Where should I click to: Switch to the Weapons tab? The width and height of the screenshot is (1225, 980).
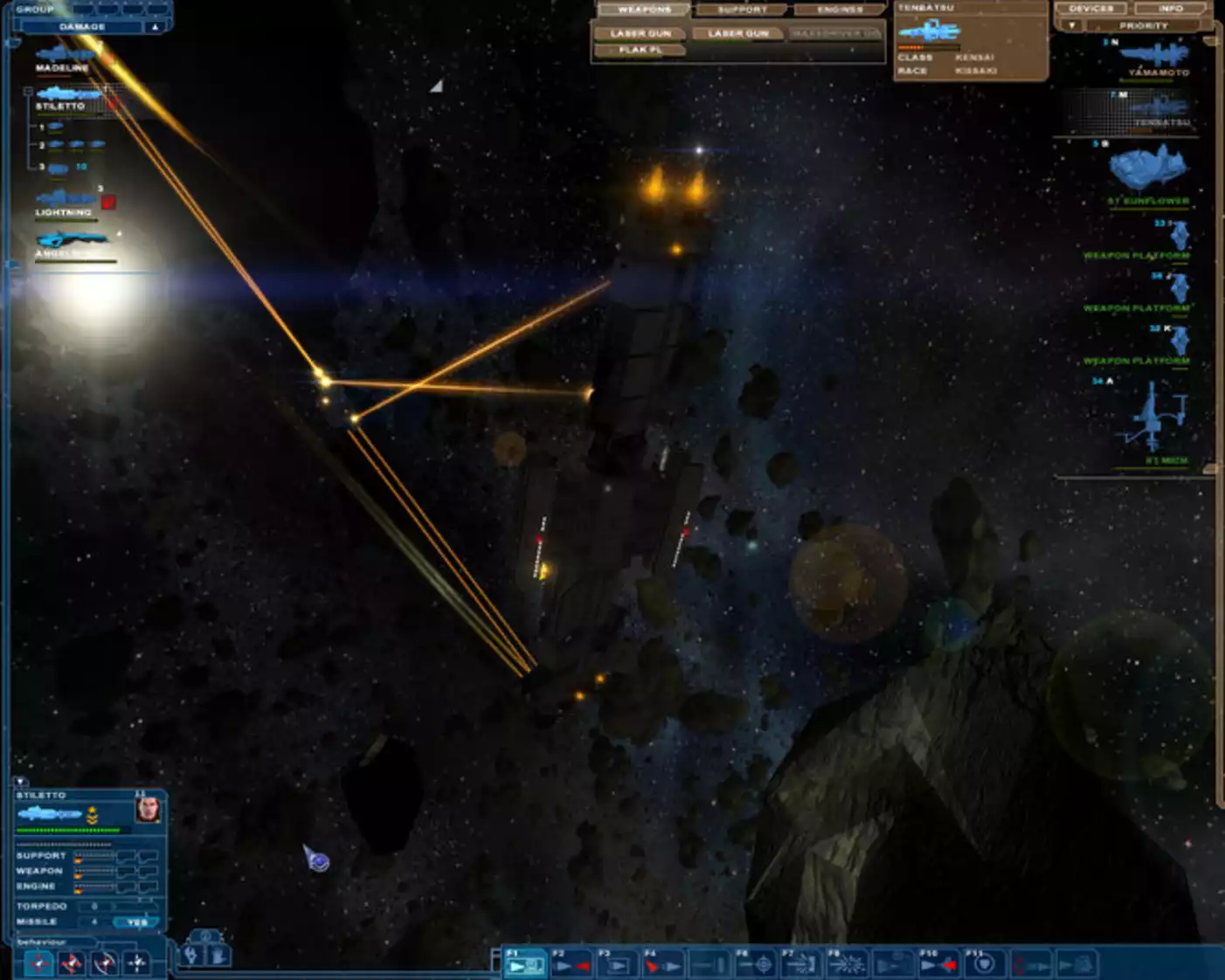click(644, 10)
